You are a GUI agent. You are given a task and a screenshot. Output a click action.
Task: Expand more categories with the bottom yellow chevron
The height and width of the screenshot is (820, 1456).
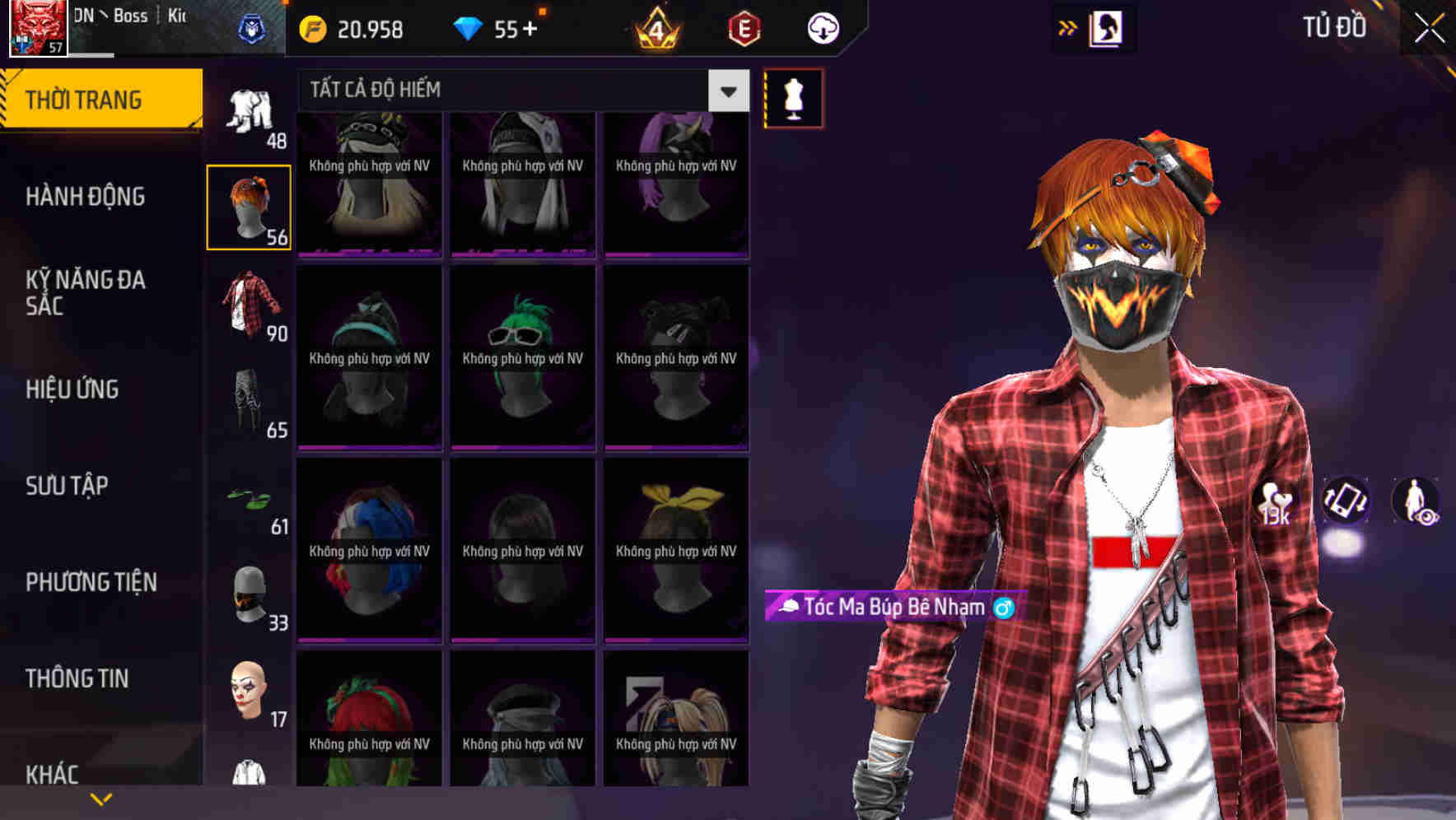pos(101,797)
